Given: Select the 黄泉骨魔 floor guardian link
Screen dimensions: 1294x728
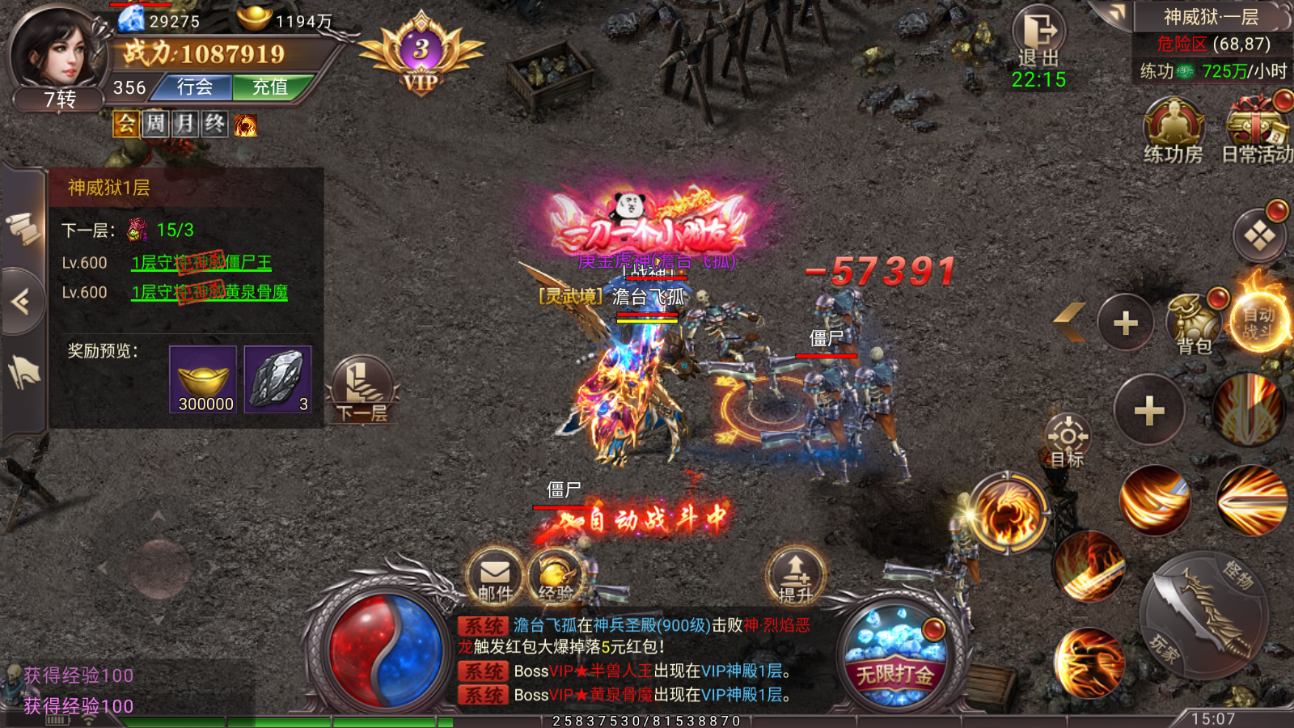Looking at the screenshot, I should [x=209, y=293].
